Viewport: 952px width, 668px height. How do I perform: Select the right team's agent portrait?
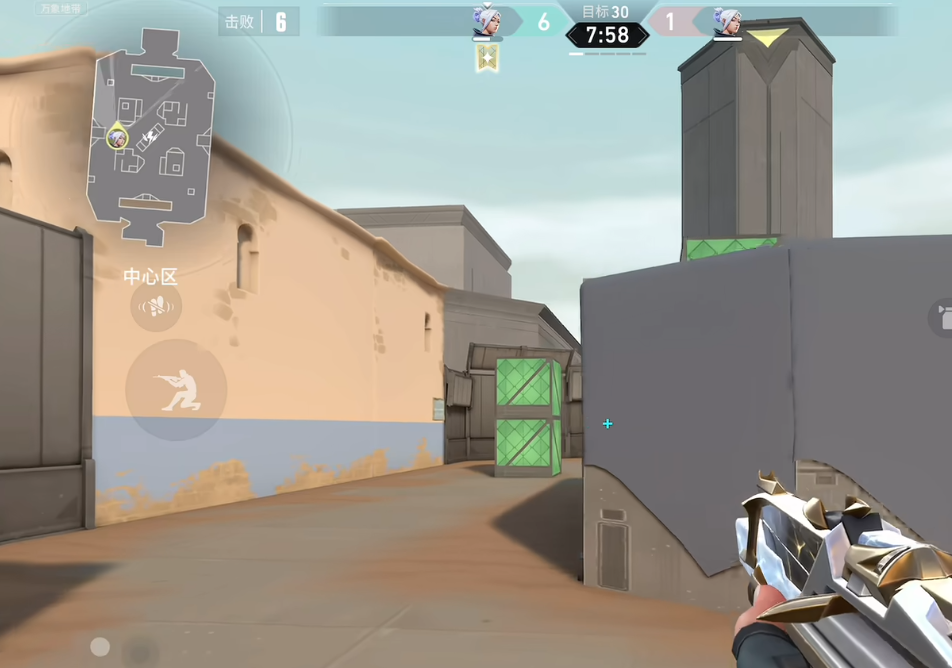coord(726,21)
